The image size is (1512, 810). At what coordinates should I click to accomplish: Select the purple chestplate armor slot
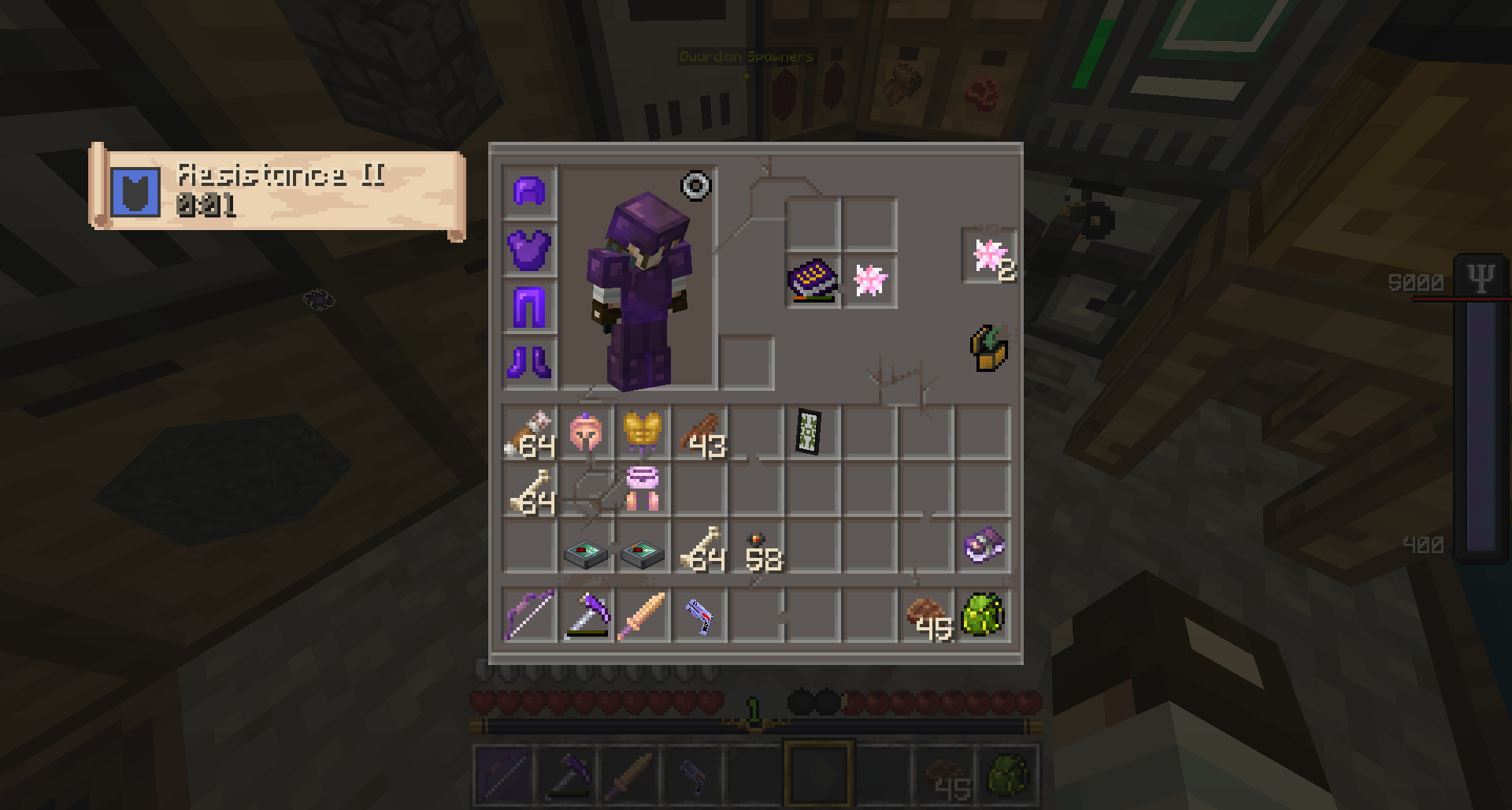coord(529,249)
